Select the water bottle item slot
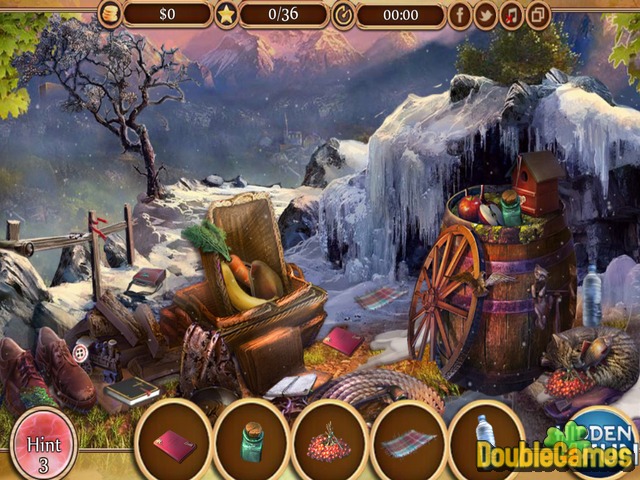Screen dimensions: 640x480 [484, 440]
